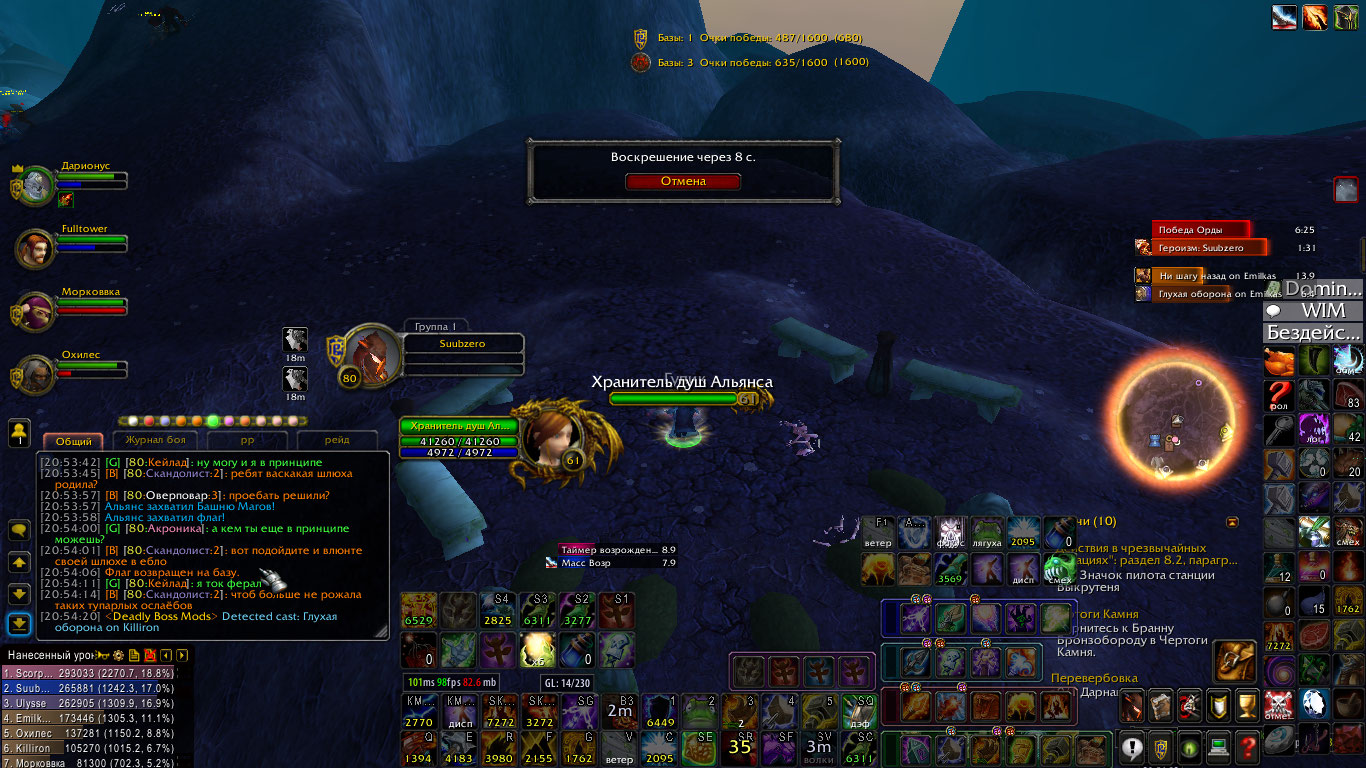Click party member Морковвка's portrait
This screenshot has width=1366, height=768.
tap(37, 311)
